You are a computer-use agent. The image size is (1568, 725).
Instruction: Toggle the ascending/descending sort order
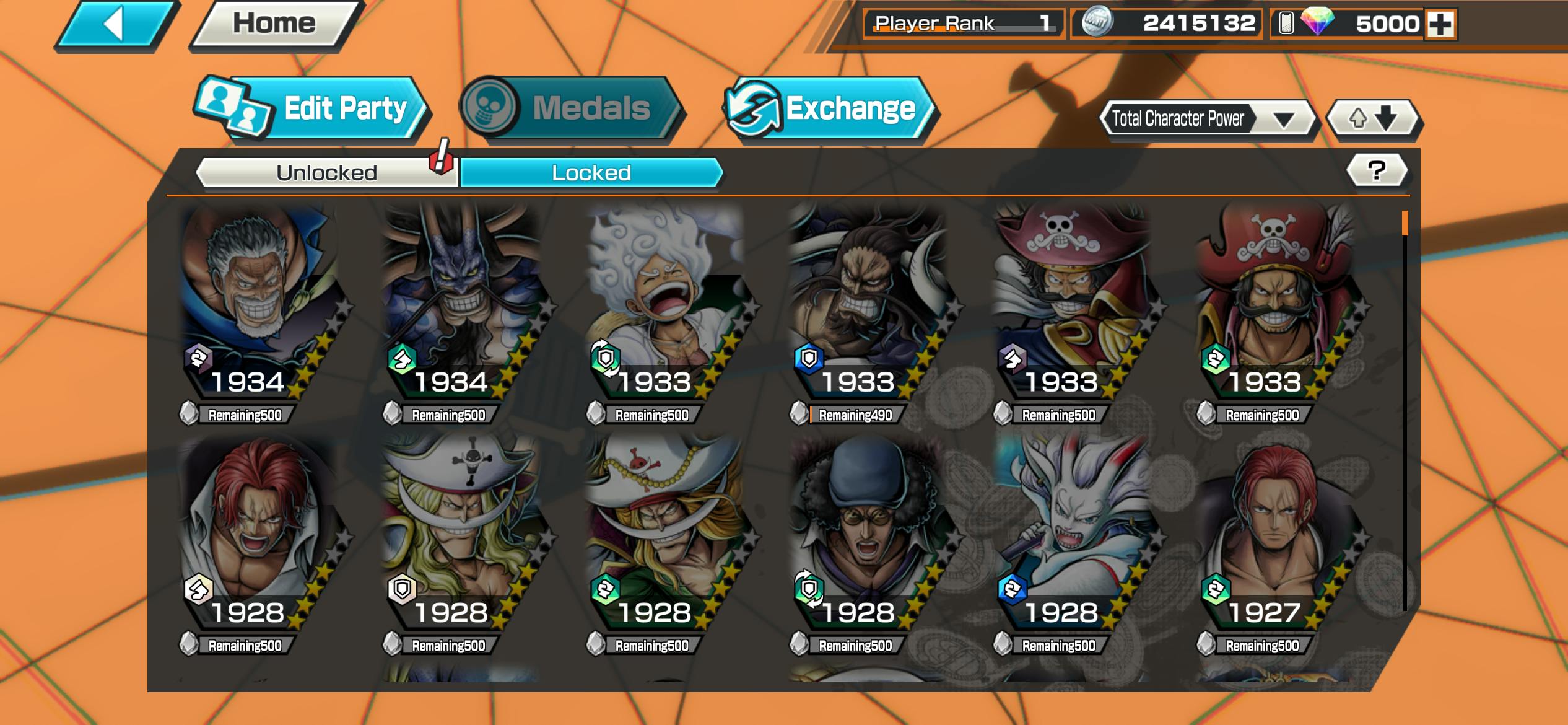(1373, 118)
